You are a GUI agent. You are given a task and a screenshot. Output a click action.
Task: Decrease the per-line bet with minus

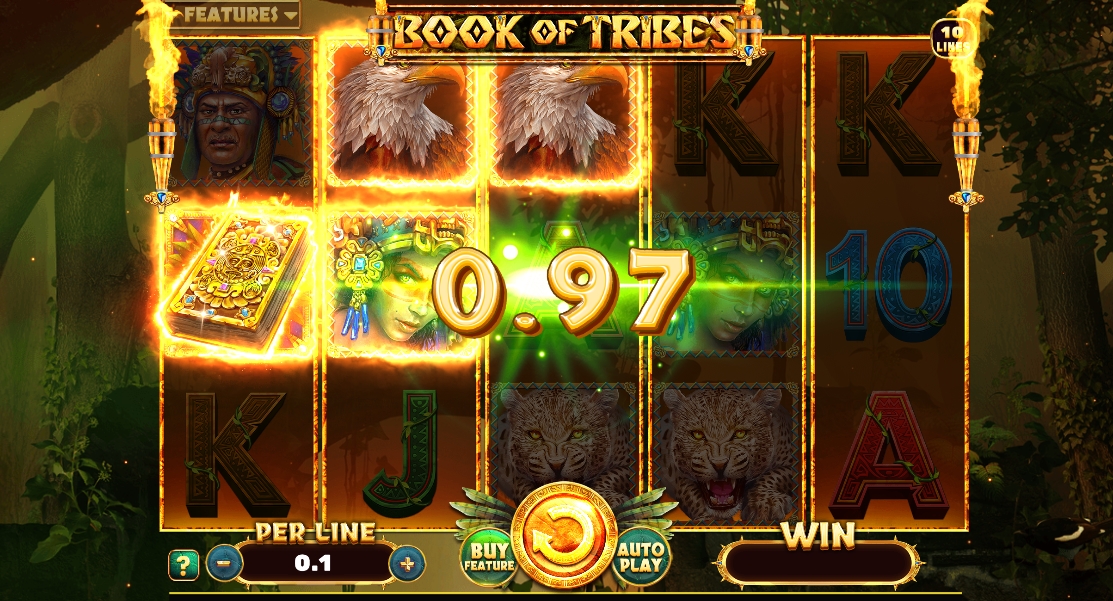224,564
